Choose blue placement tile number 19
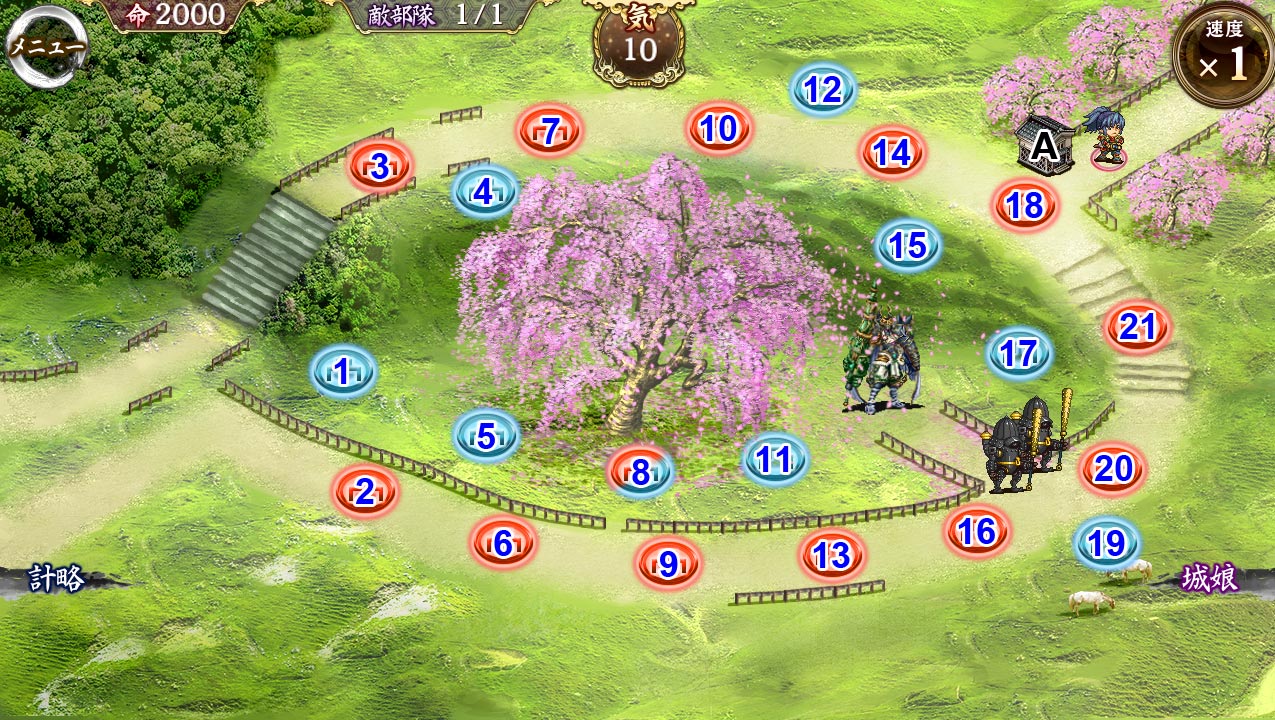Image resolution: width=1275 pixels, height=720 pixels. tap(1107, 544)
